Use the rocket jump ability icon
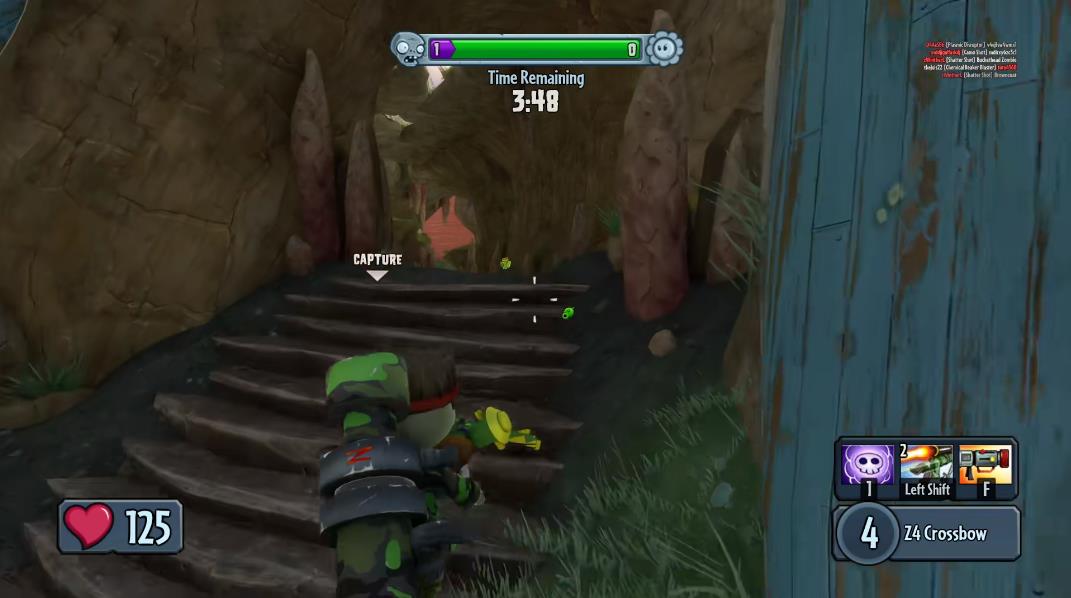Image resolution: width=1071 pixels, height=598 pixels. 926,465
